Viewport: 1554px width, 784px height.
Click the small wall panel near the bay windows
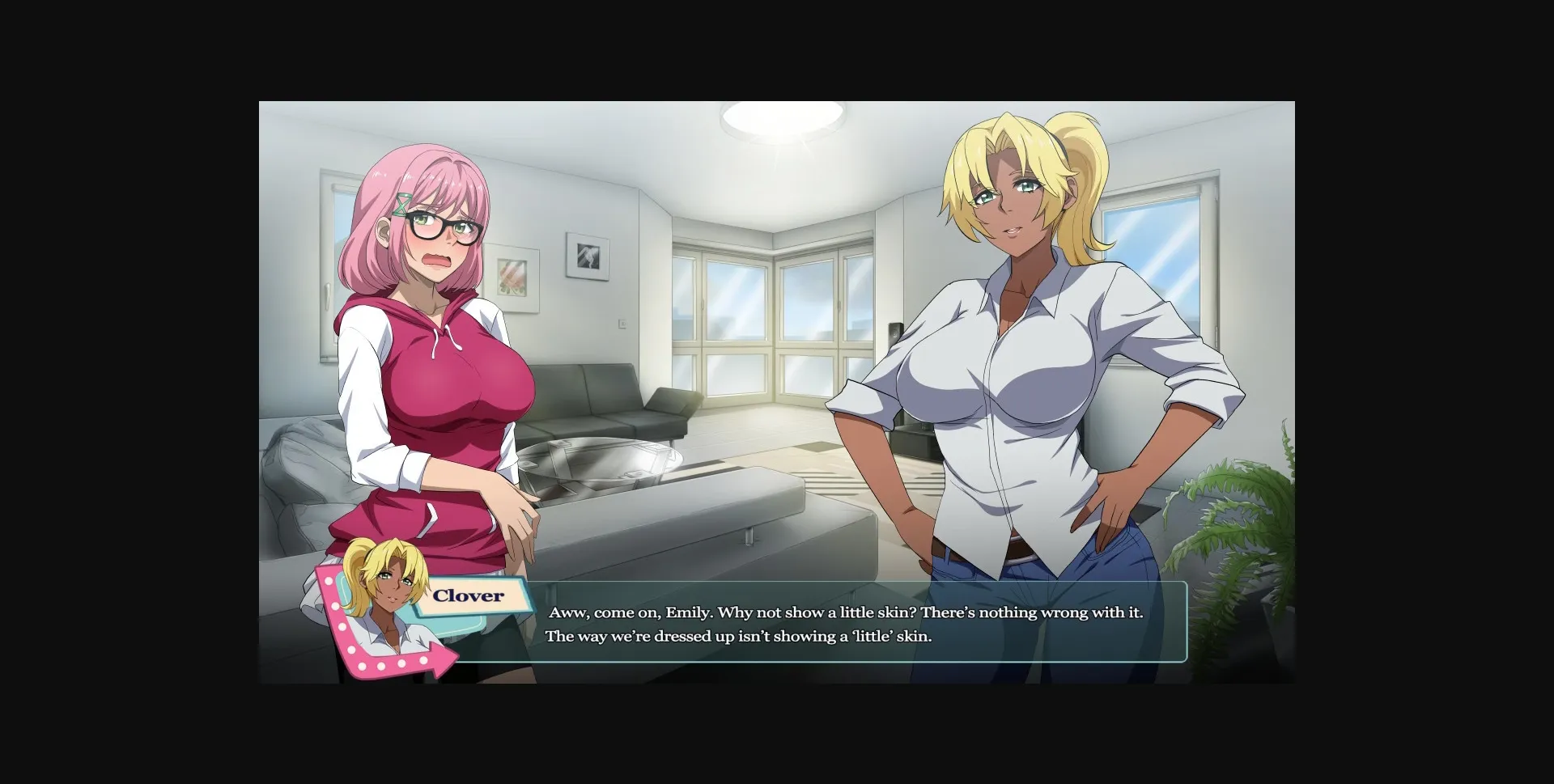pyautogui.click(x=621, y=321)
